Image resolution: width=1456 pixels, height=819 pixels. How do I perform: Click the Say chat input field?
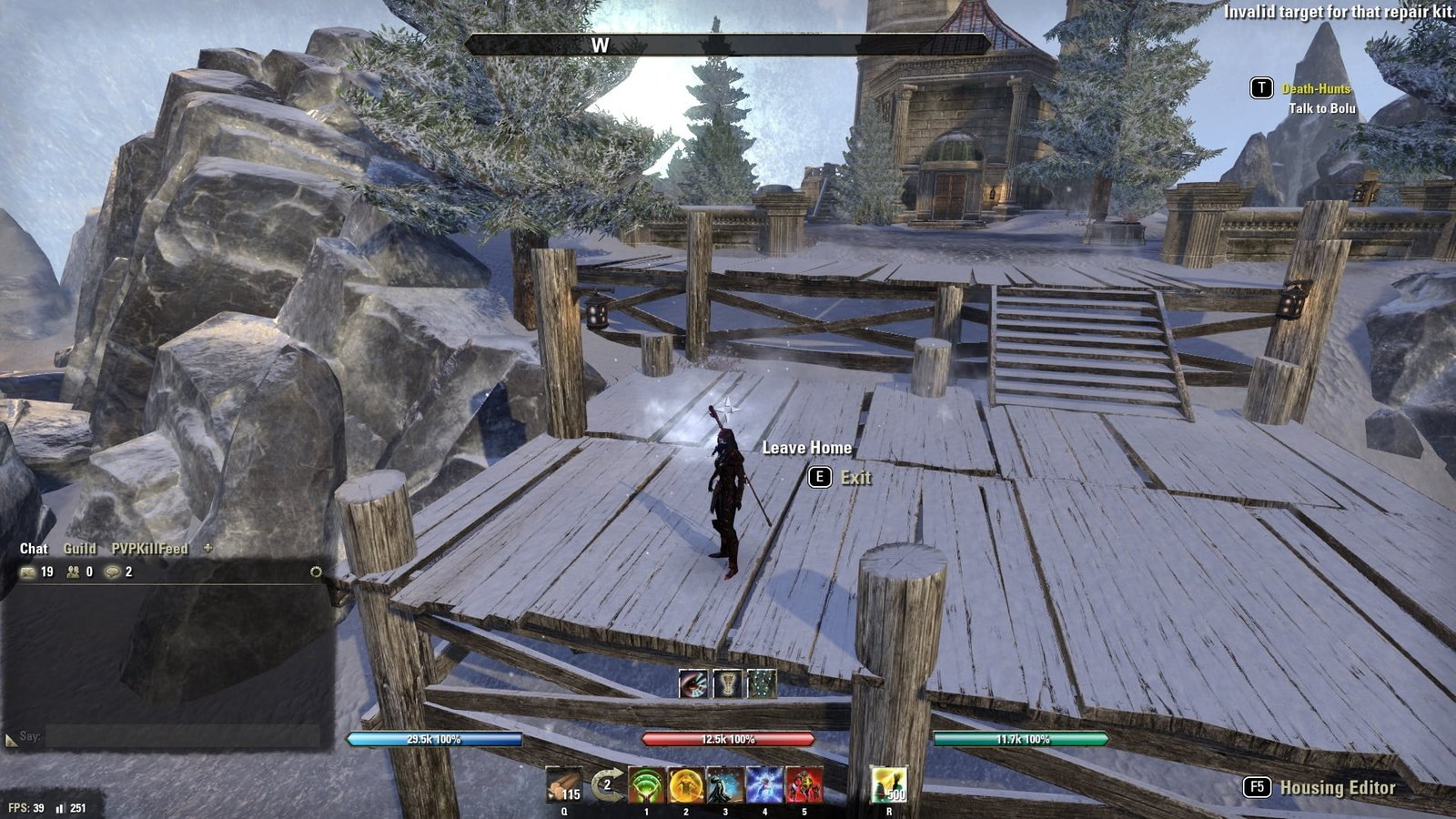pyautogui.click(x=182, y=736)
